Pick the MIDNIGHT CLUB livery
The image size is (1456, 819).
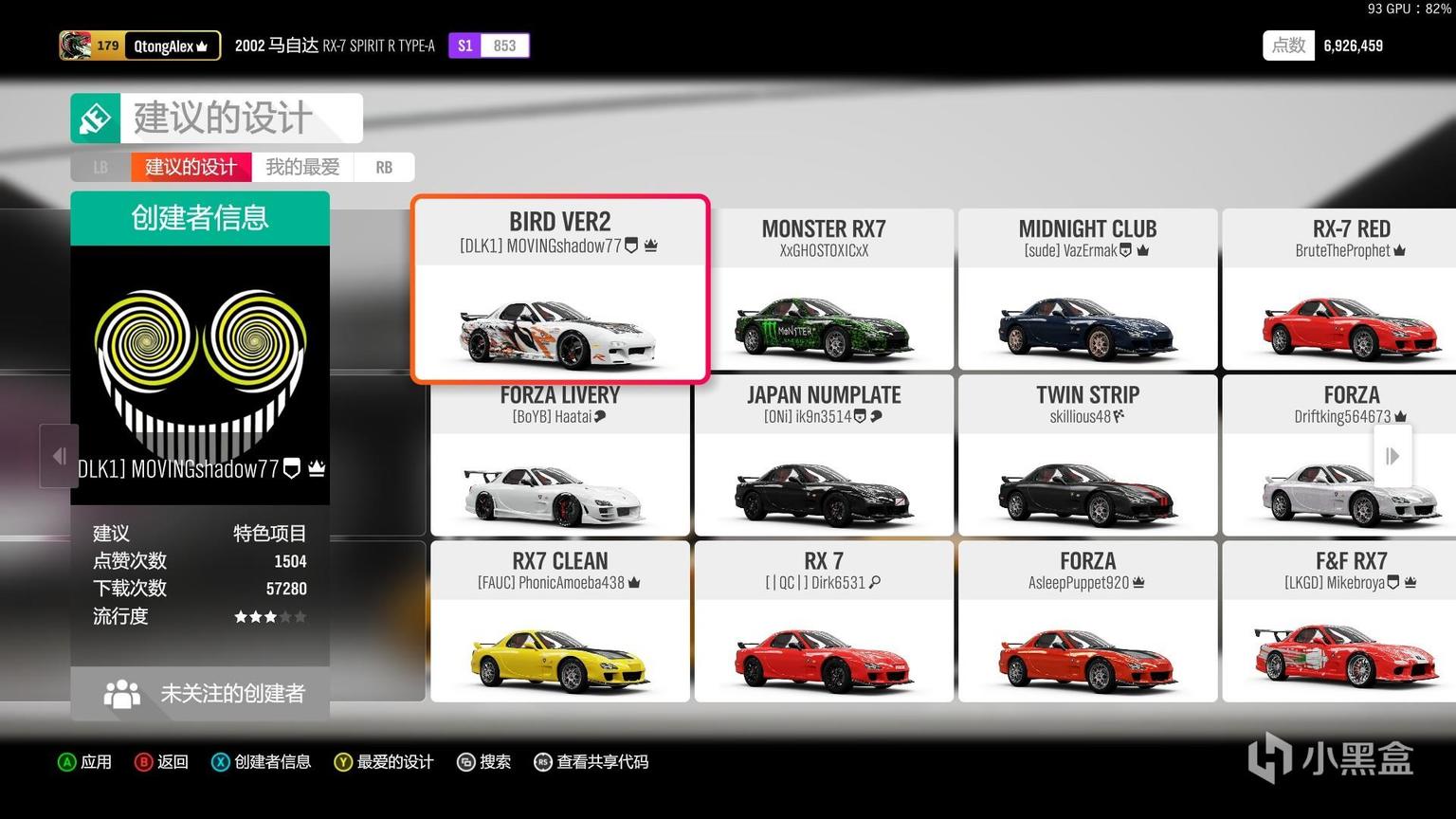(x=1087, y=289)
